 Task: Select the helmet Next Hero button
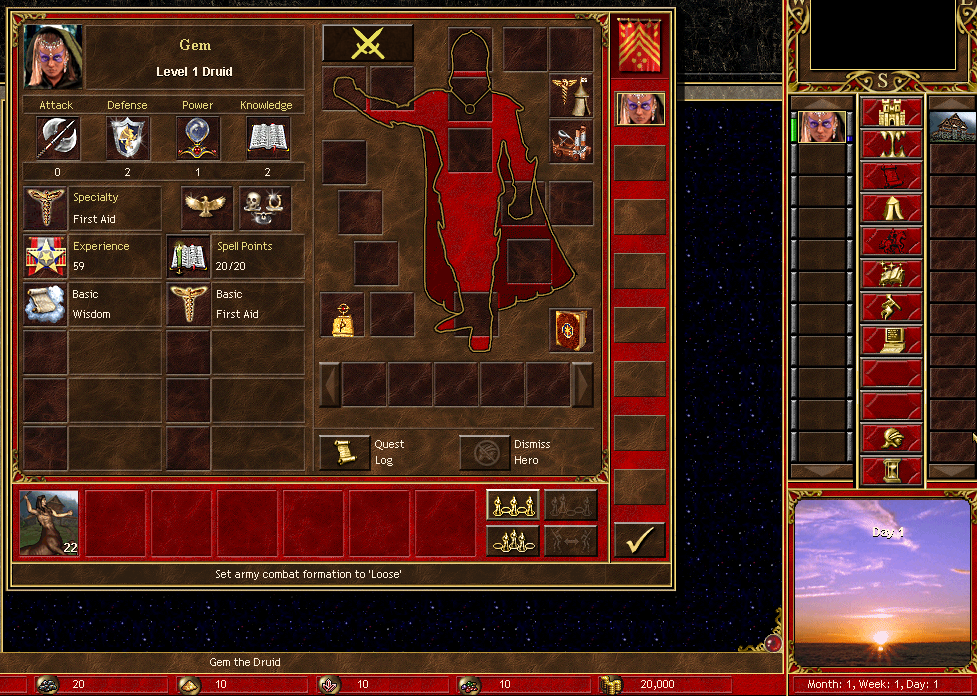coord(891,437)
